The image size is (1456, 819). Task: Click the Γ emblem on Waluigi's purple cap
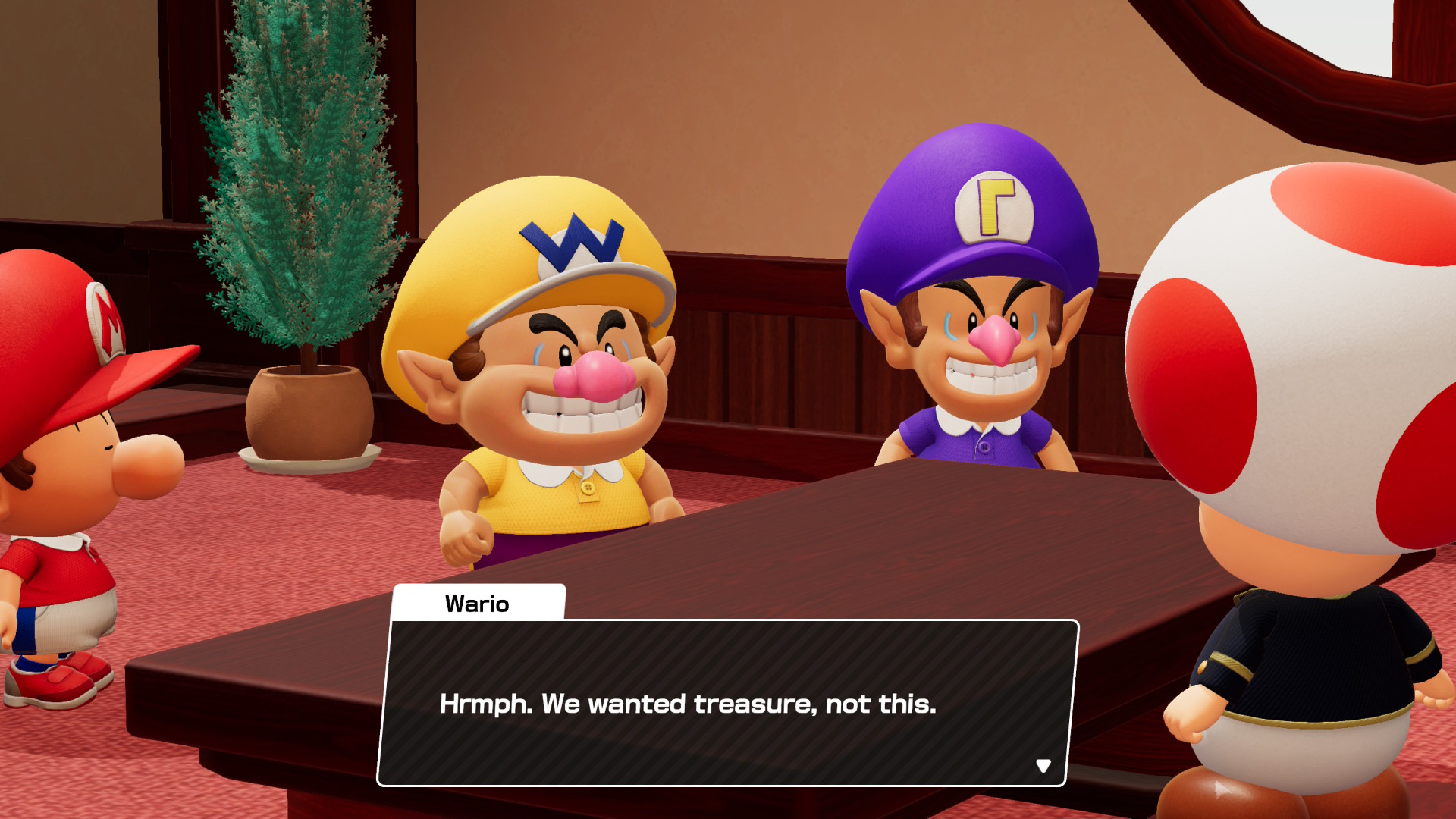(x=994, y=207)
